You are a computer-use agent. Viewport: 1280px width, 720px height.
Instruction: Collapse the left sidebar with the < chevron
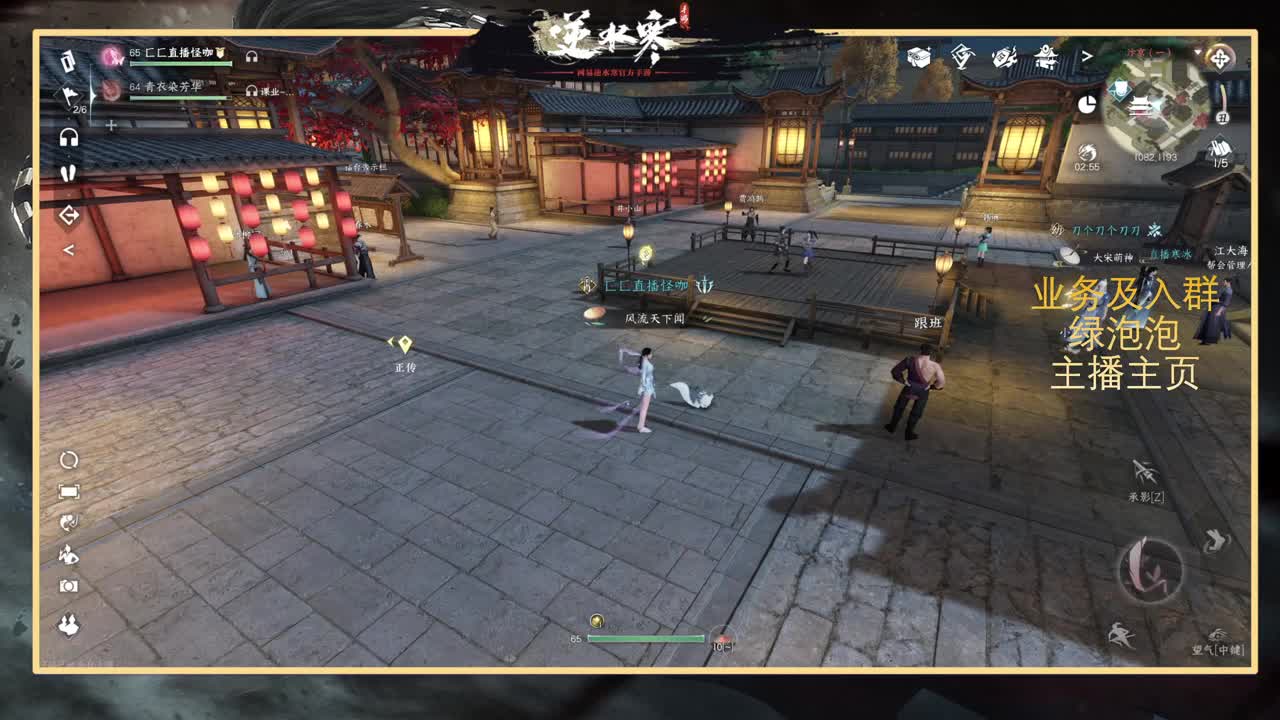pos(69,249)
